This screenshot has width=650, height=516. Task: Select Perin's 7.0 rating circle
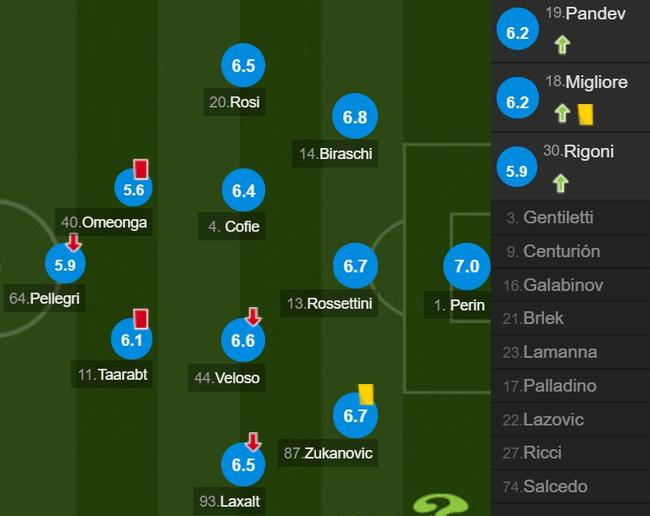click(x=467, y=266)
